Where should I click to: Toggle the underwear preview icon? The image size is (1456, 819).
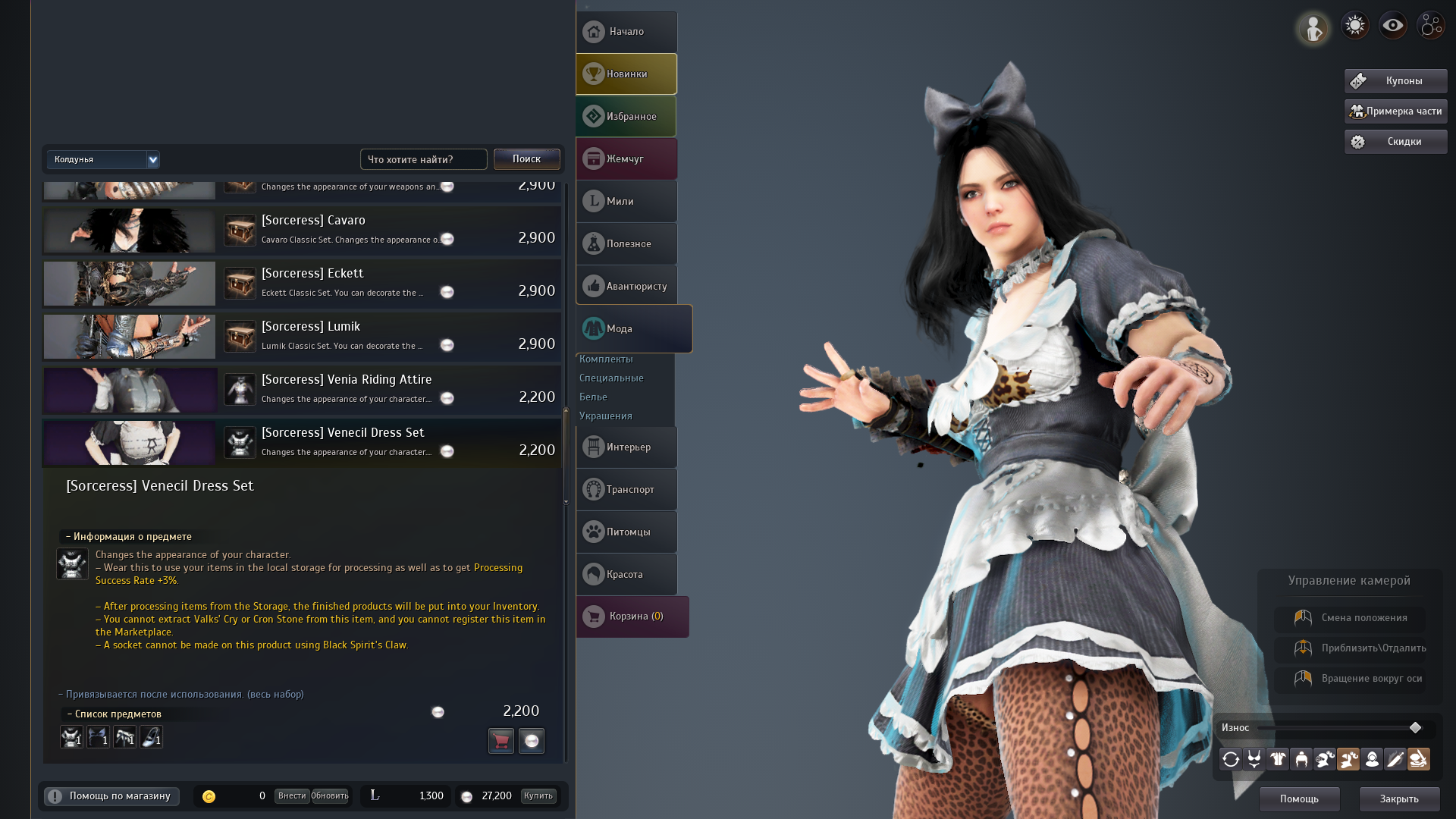click(1254, 759)
